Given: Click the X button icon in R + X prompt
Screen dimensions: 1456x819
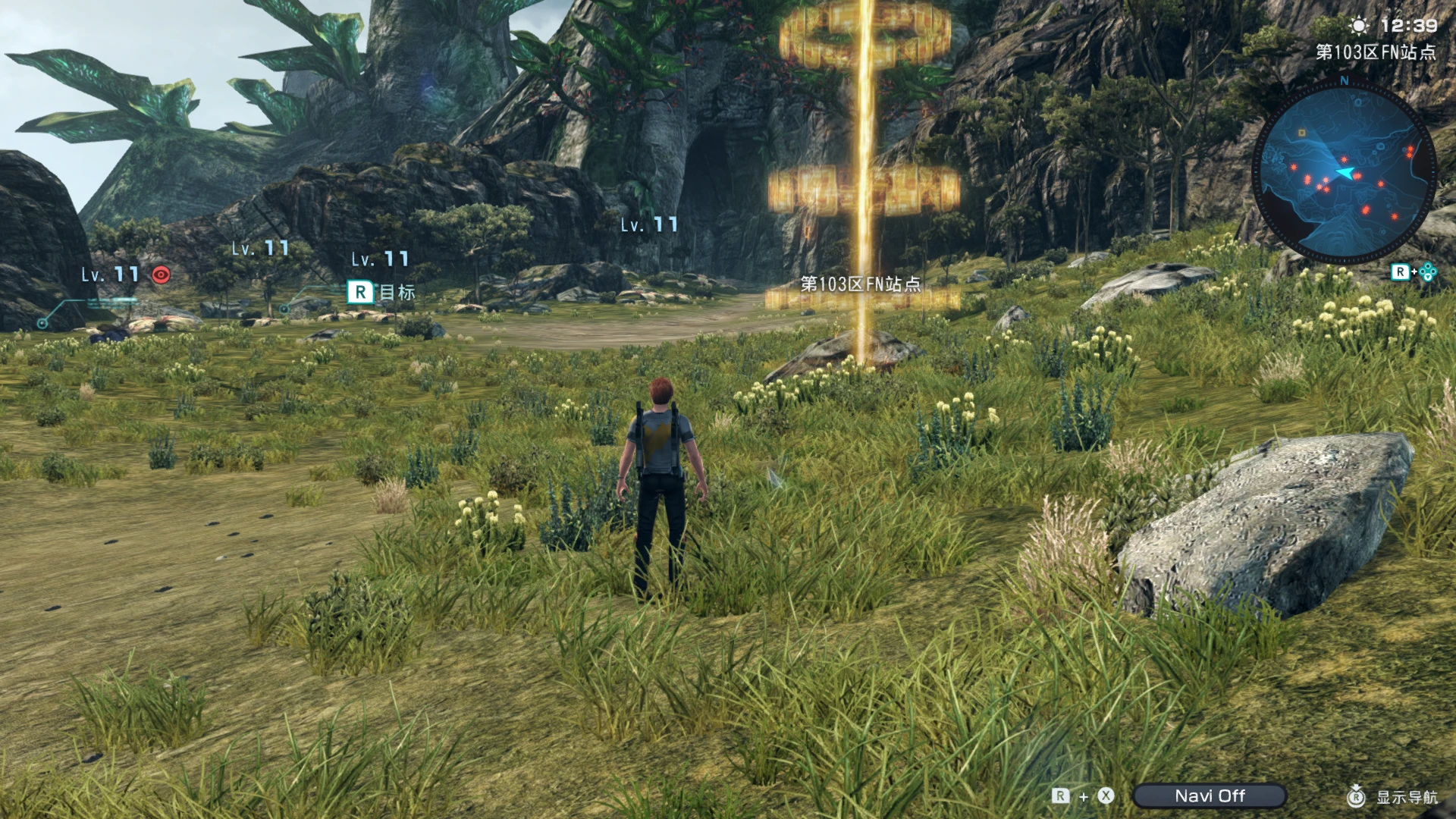Looking at the screenshot, I should tap(1106, 796).
